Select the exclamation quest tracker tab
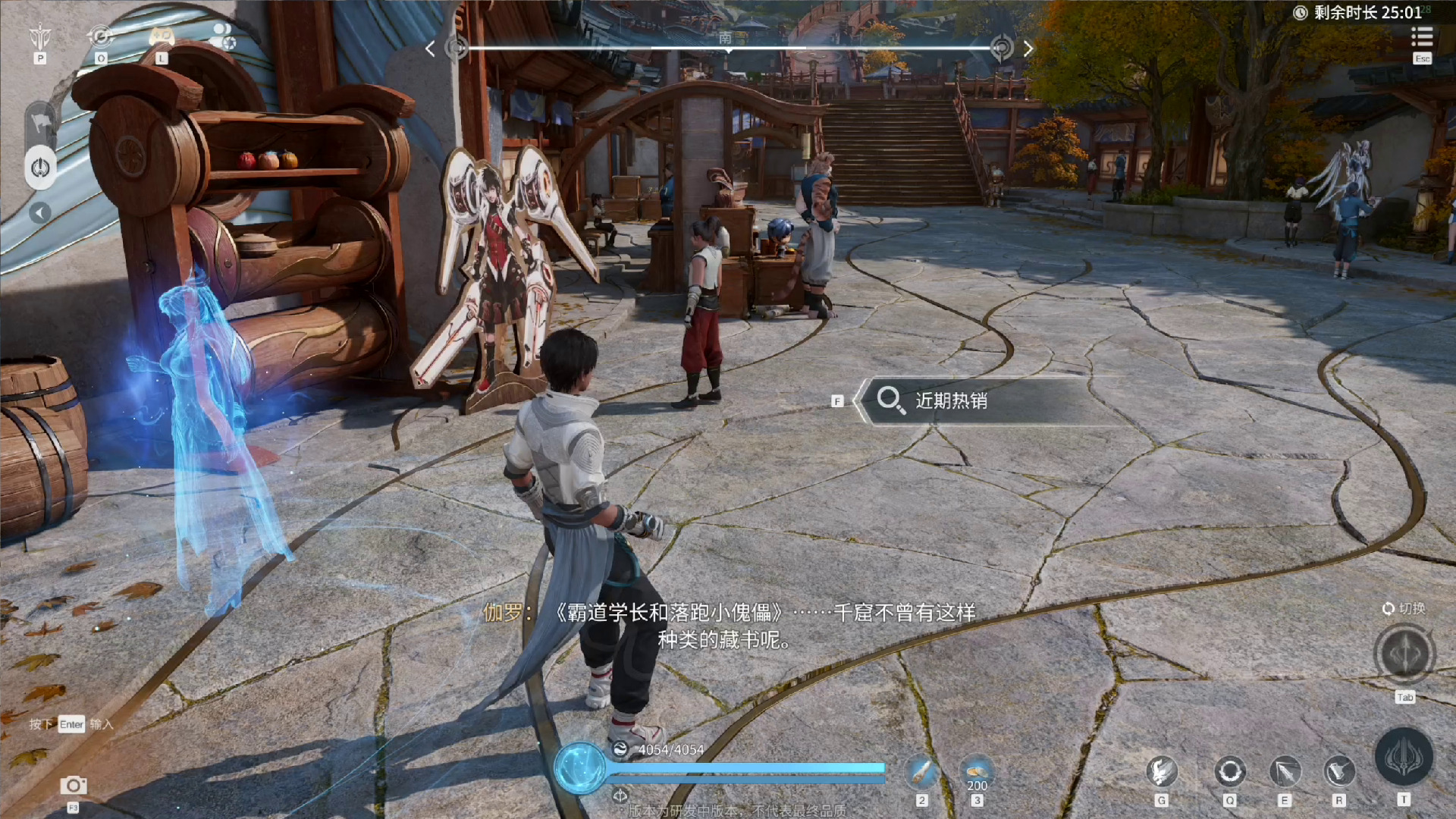Viewport: 1456px width, 819px height. coord(40,168)
